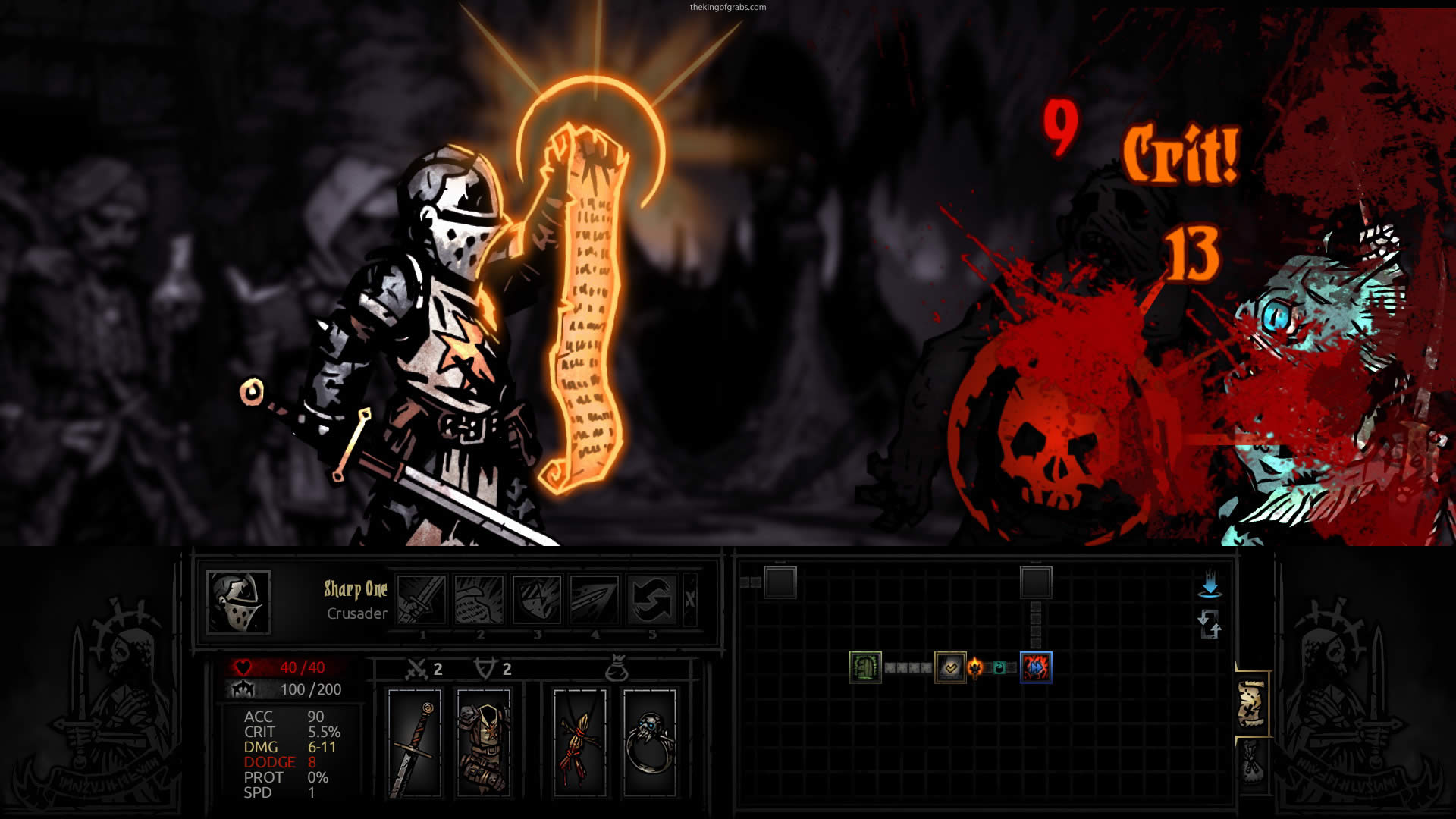
Task: Select the current battle room with blue arrows
Action: (x=1036, y=667)
